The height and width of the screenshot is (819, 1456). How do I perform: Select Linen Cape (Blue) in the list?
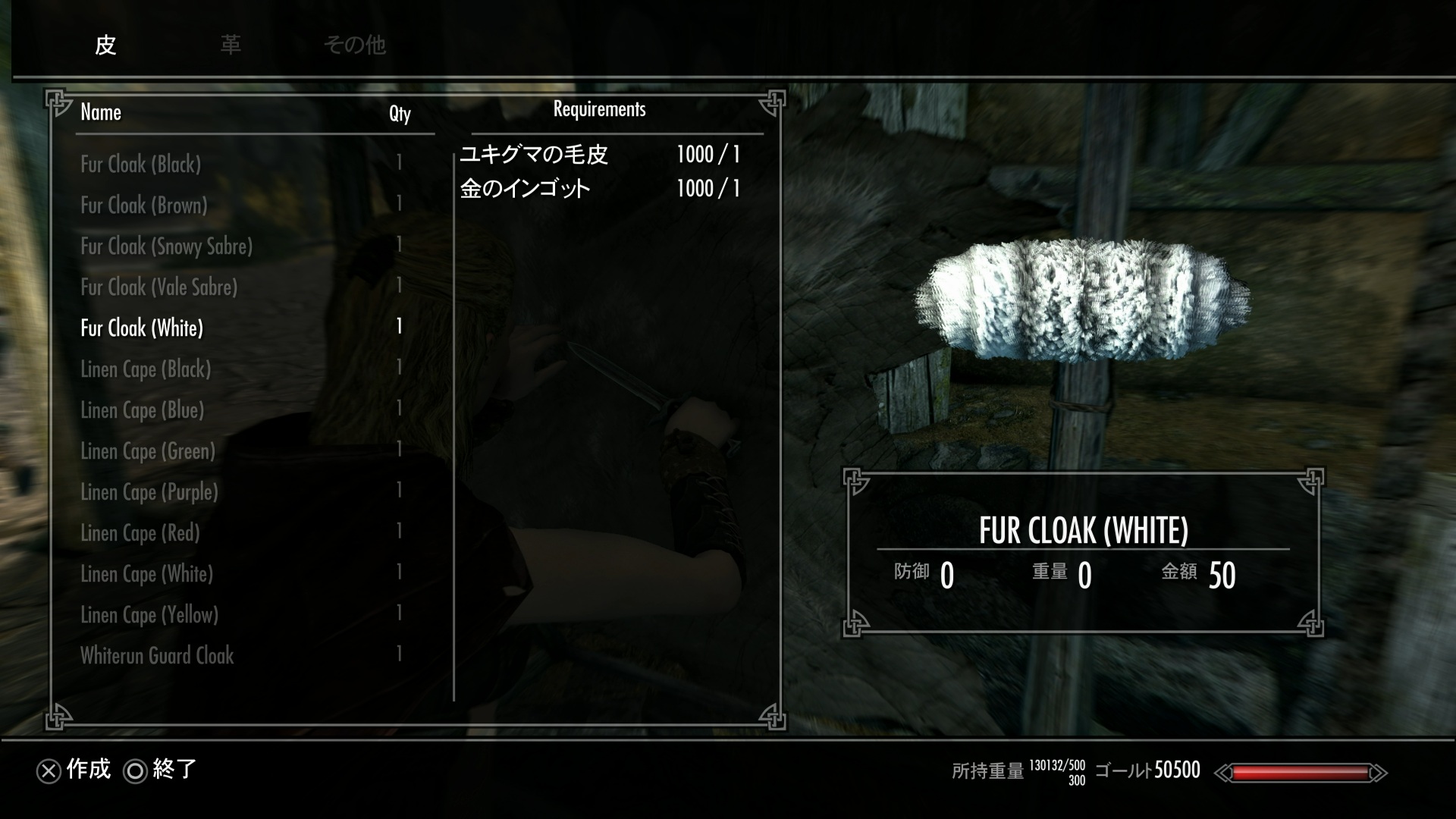(143, 410)
